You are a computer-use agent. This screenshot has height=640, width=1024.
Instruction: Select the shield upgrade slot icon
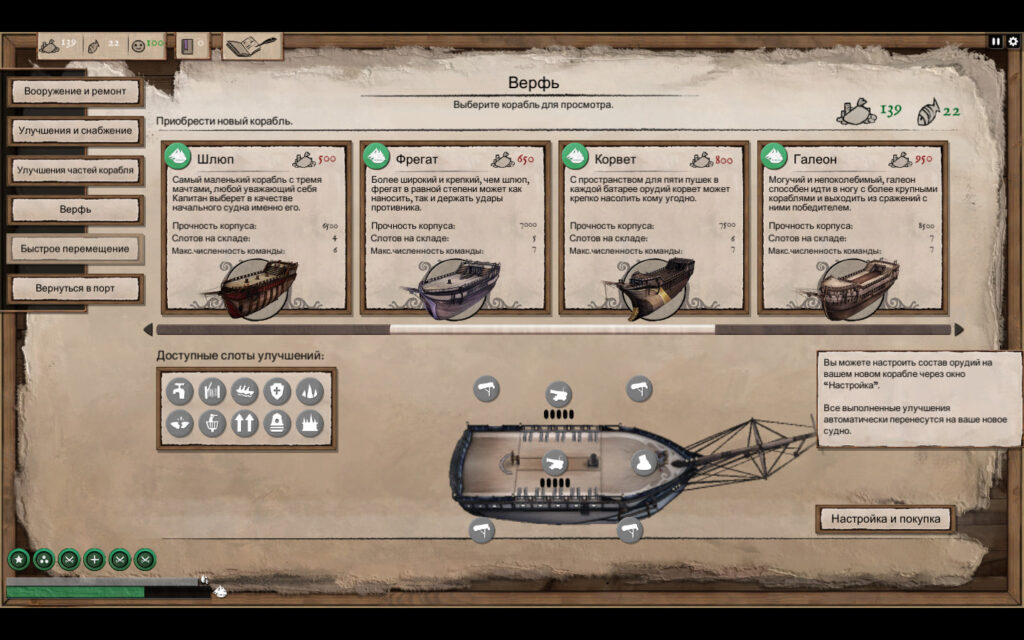click(x=276, y=391)
